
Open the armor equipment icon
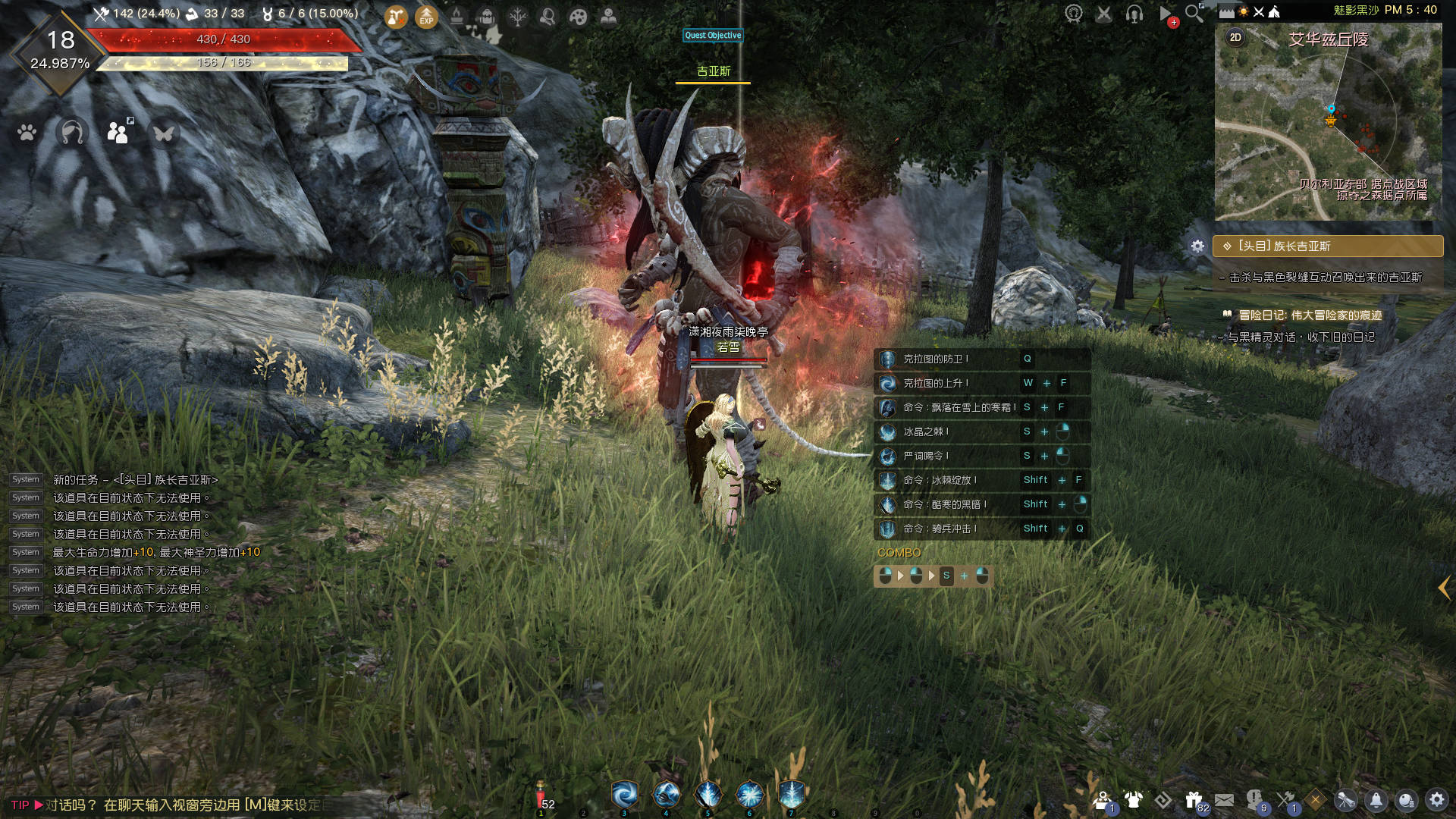(1133, 800)
